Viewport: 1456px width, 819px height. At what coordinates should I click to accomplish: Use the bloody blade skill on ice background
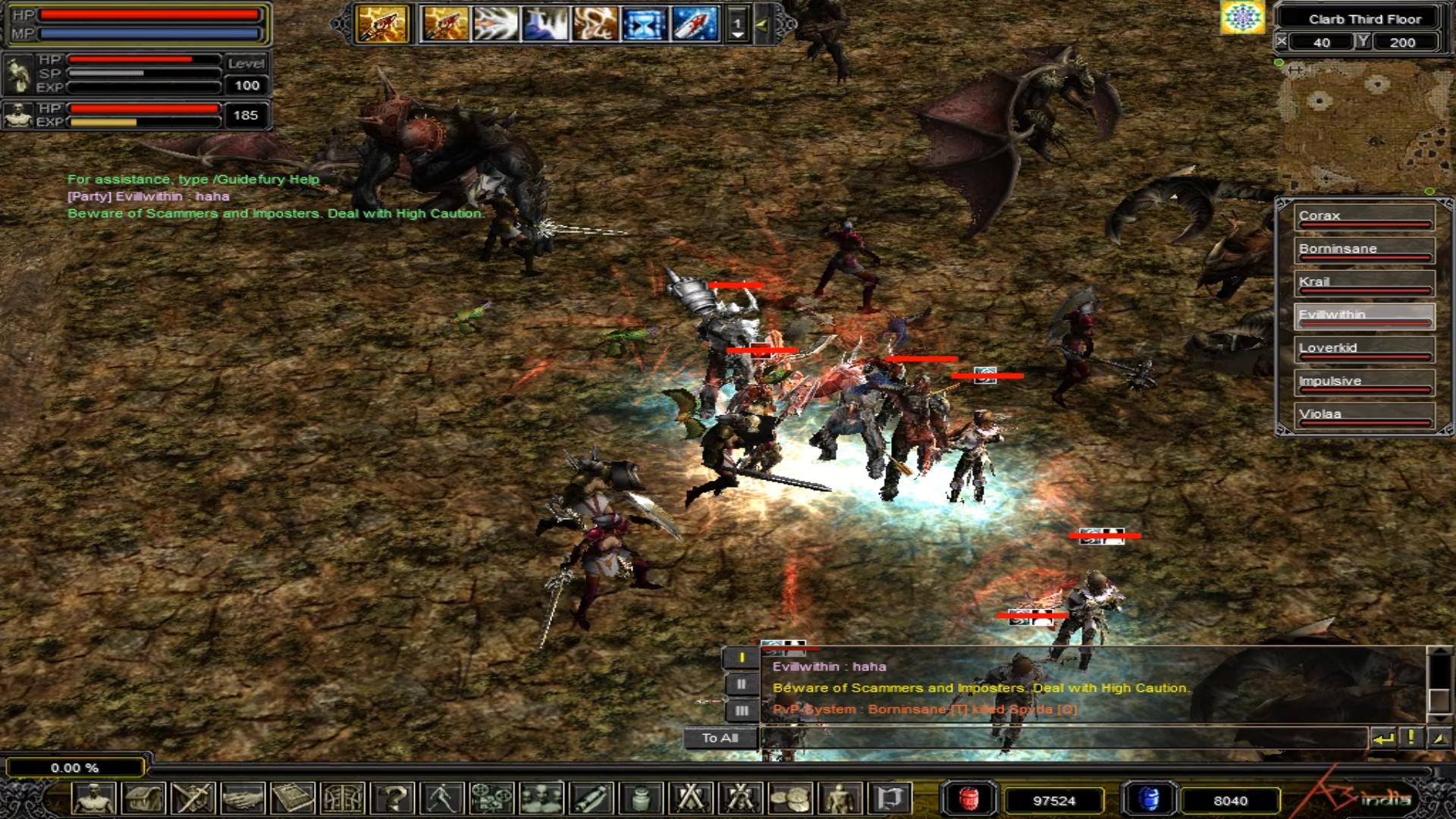(x=695, y=24)
